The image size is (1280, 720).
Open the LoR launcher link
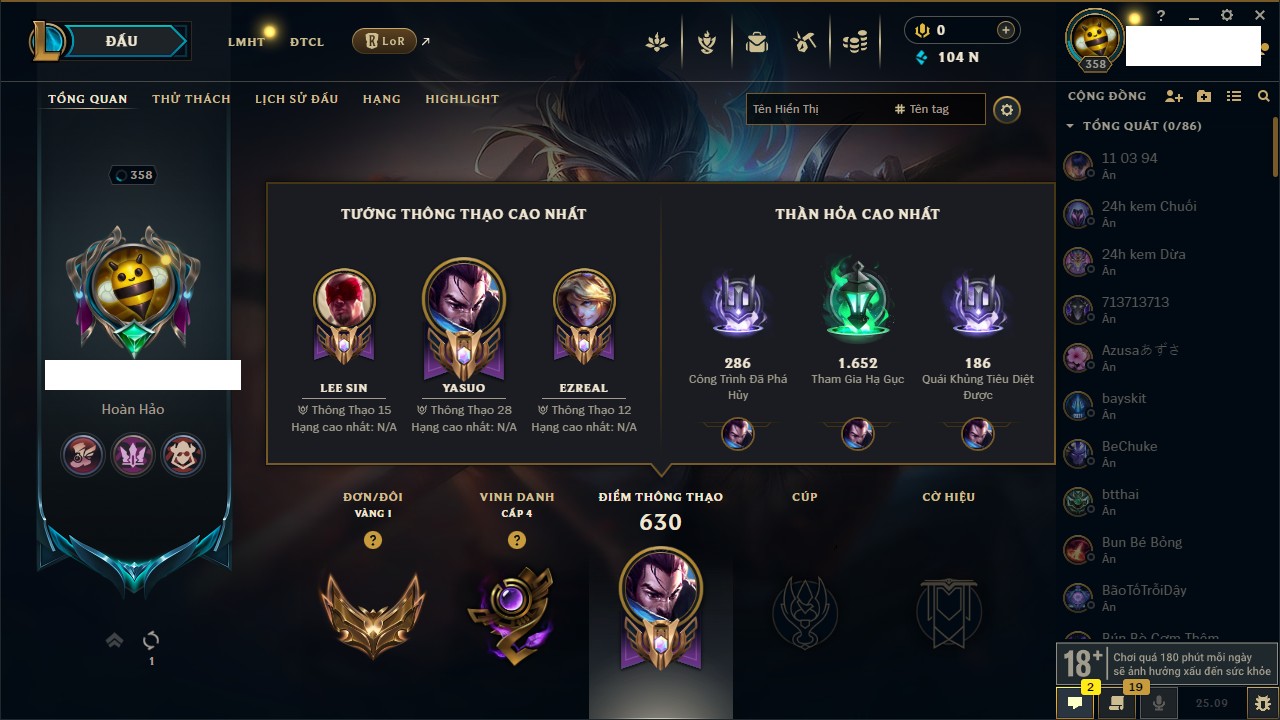coord(385,41)
